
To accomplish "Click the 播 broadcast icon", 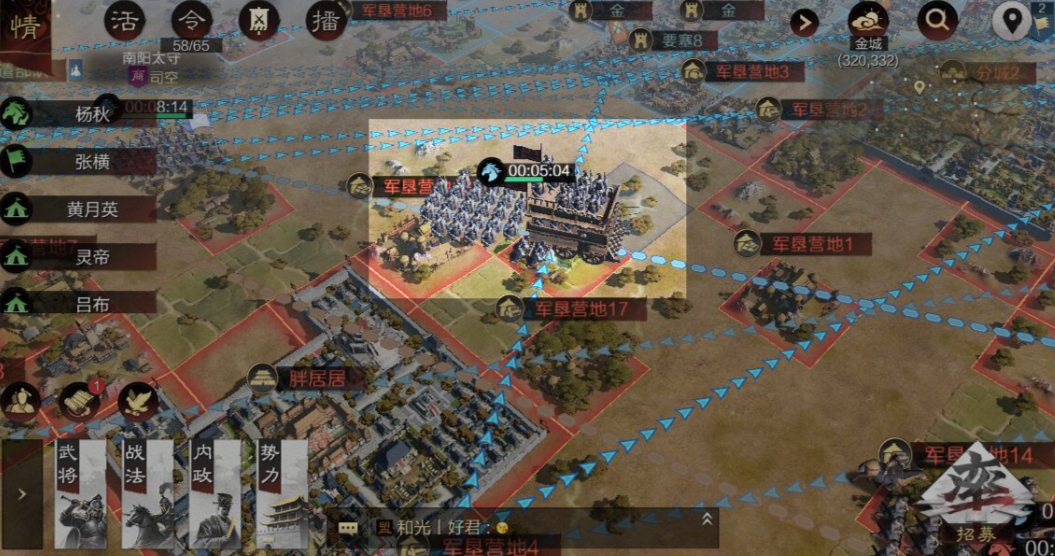I will click(324, 20).
